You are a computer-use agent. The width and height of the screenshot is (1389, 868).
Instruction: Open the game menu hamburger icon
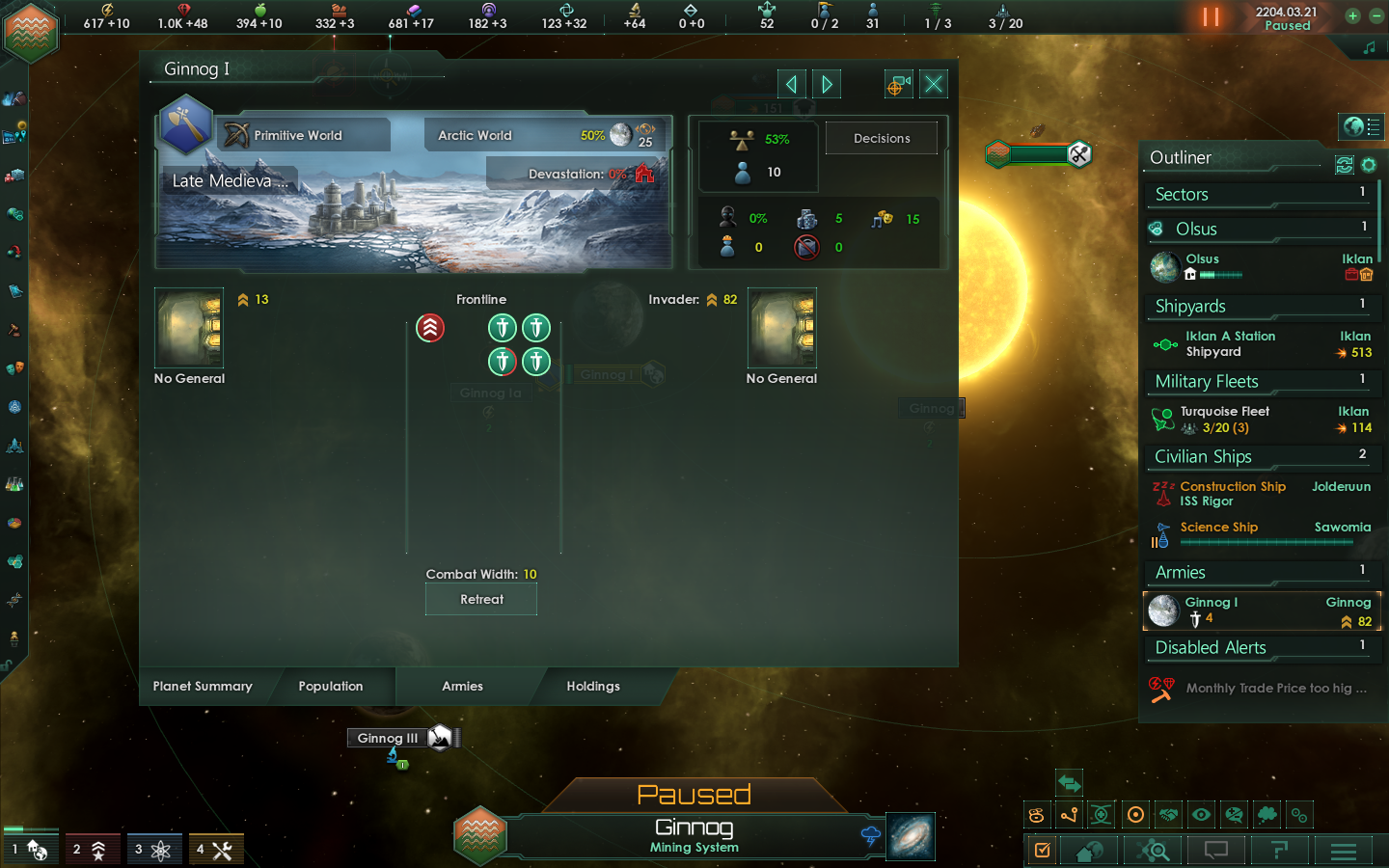point(1344,851)
